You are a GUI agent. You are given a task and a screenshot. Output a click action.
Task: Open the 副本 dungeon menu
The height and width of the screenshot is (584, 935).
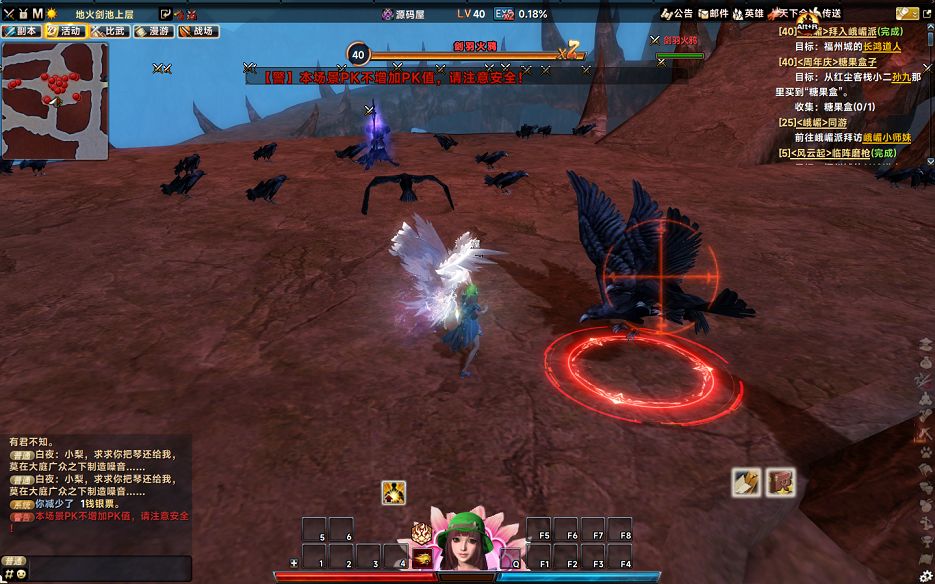tap(22, 31)
